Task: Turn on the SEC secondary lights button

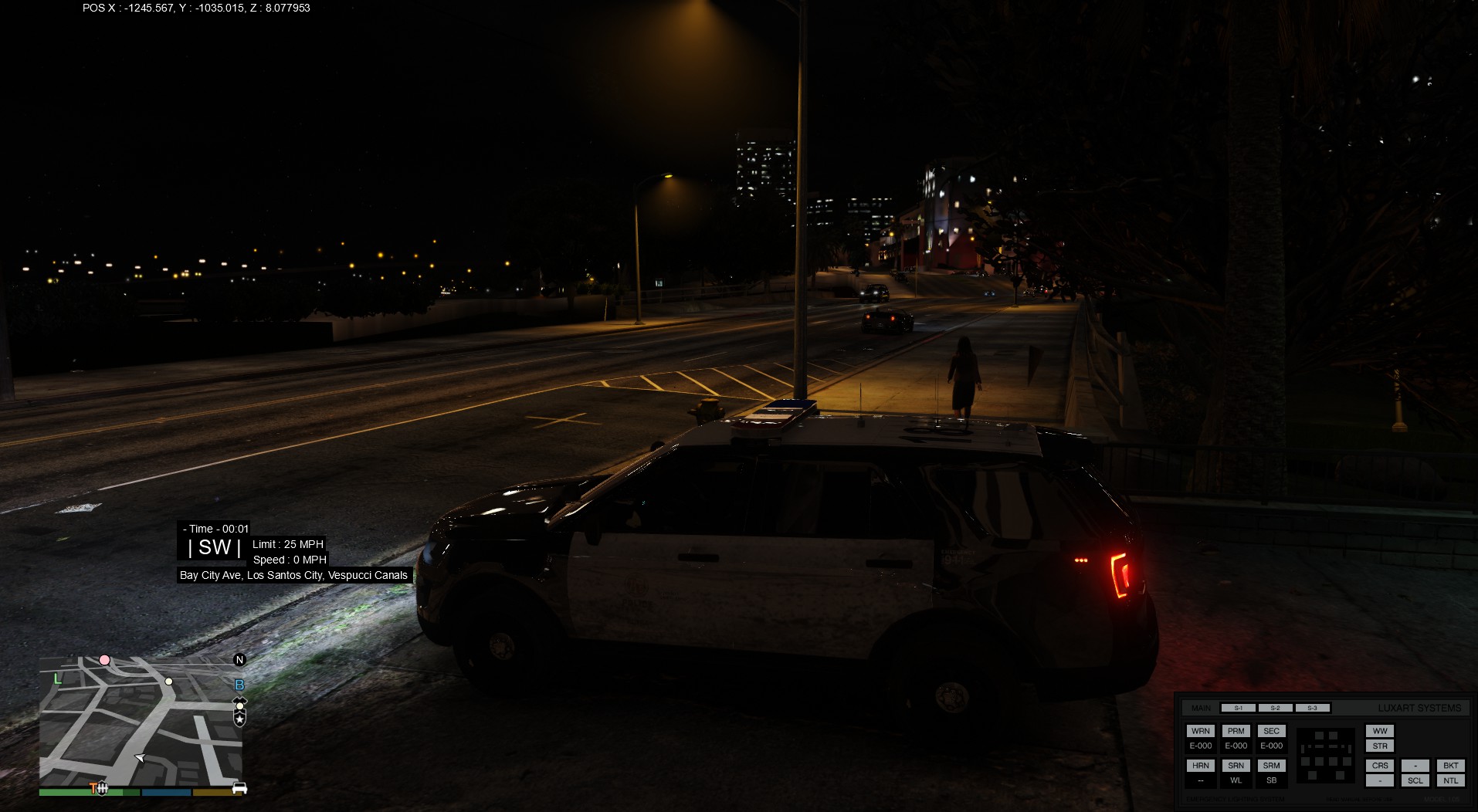Action: pyautogui.click(x=1271, y=731)
